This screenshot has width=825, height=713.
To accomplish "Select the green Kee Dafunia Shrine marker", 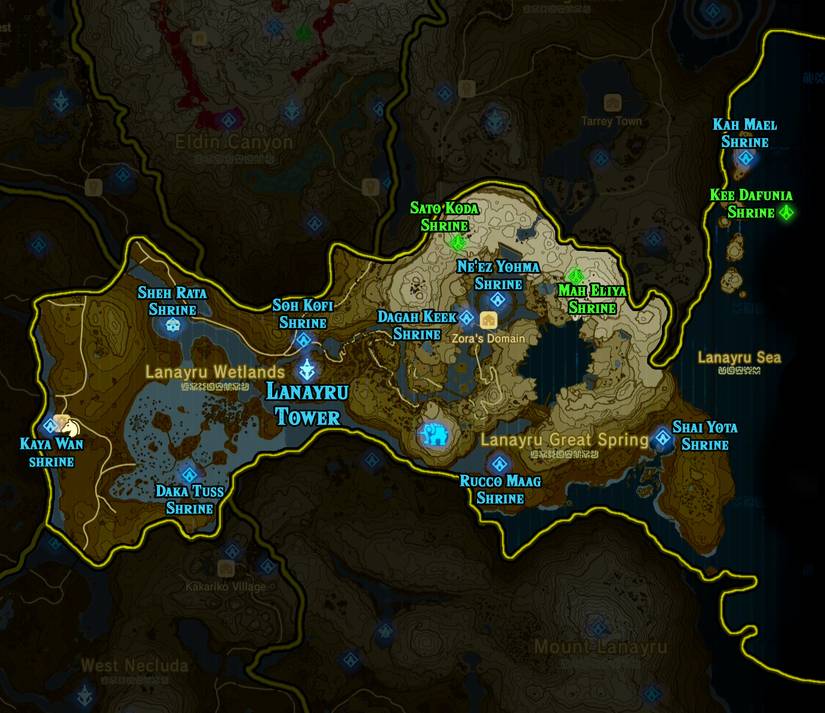I will tap(786, 212).
